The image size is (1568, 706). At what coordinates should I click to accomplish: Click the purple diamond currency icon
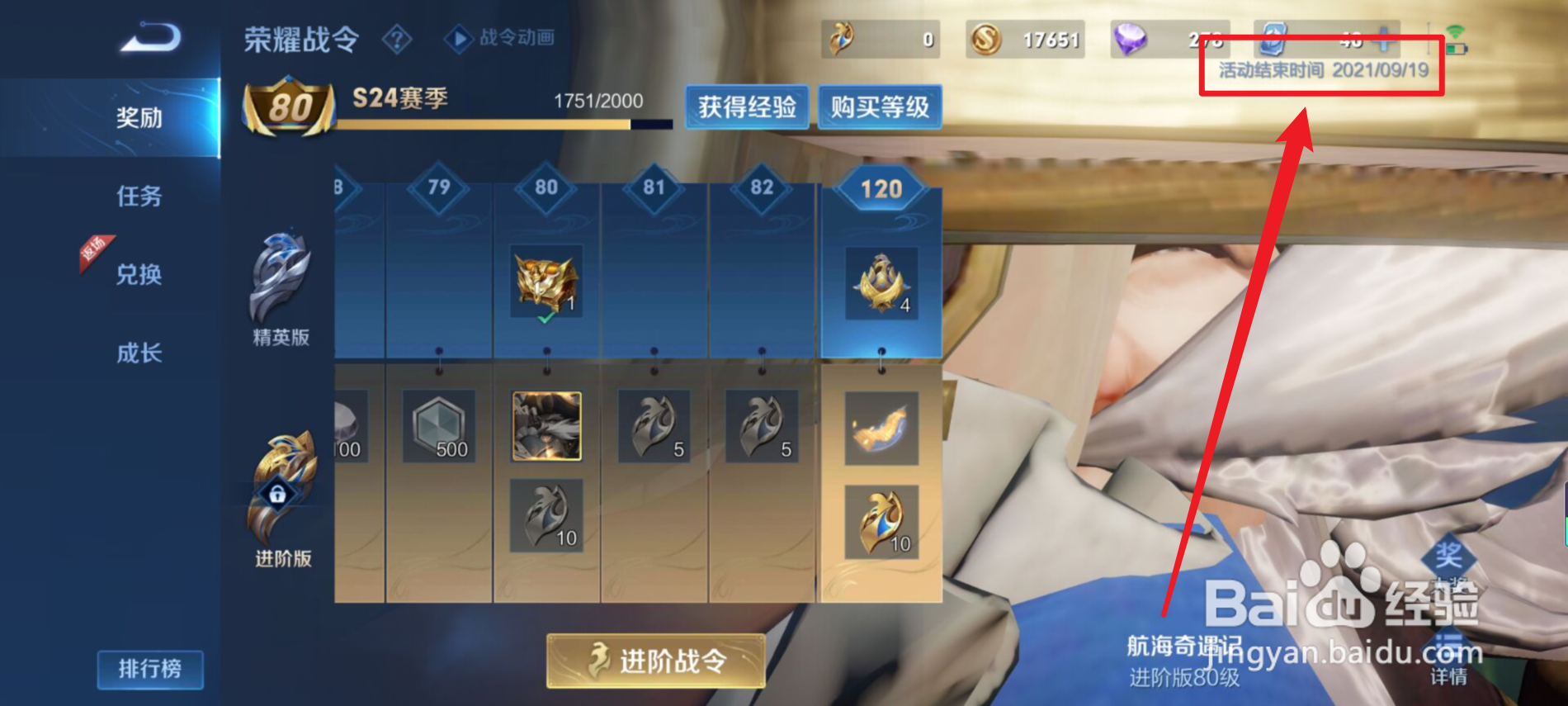(x=1131, y=37)
